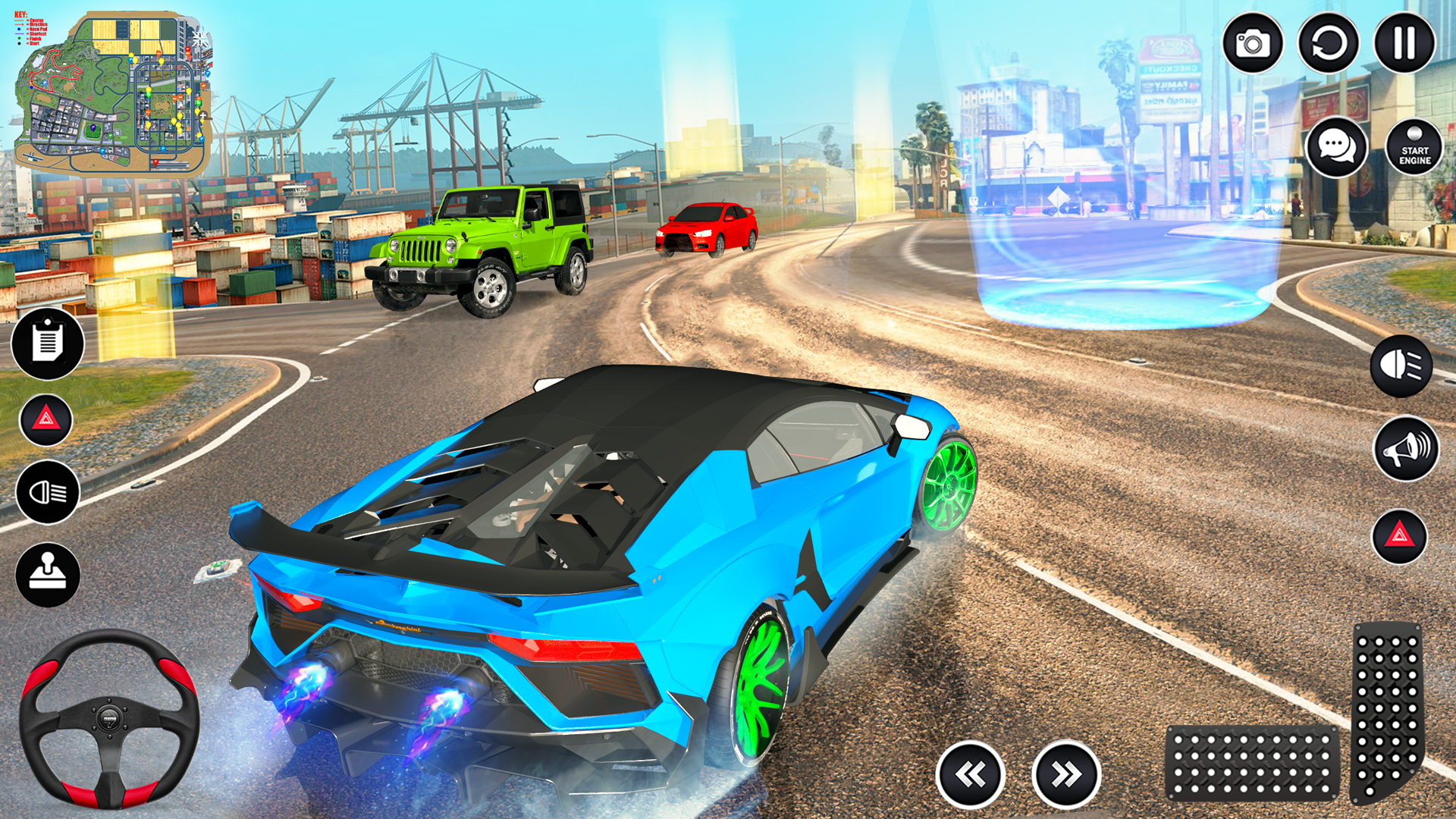Expand the minimap in top-left corner
The image size is (1456, 819).
click(114, 91)
